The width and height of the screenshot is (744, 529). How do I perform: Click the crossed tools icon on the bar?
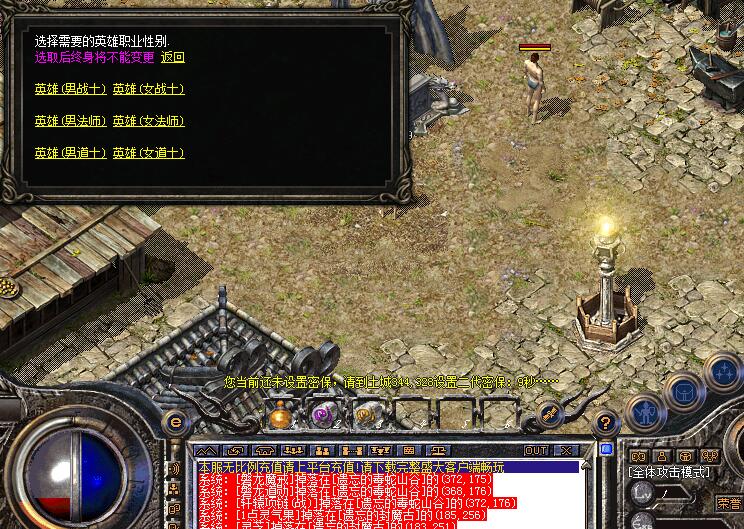pos(549,412)
